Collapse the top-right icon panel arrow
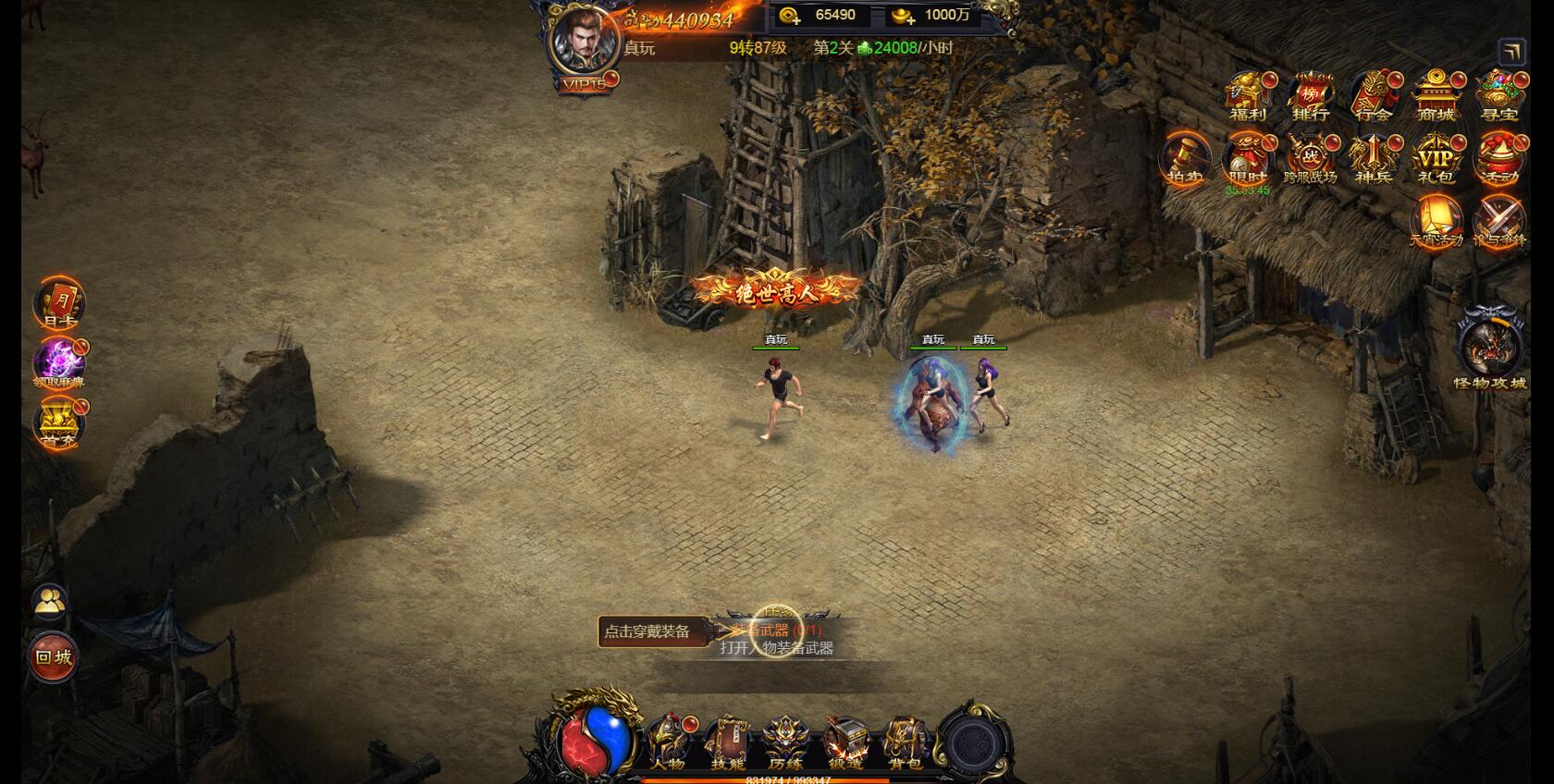The height and width of the screenshot is (784, 1554). (x=1511, y=52)
